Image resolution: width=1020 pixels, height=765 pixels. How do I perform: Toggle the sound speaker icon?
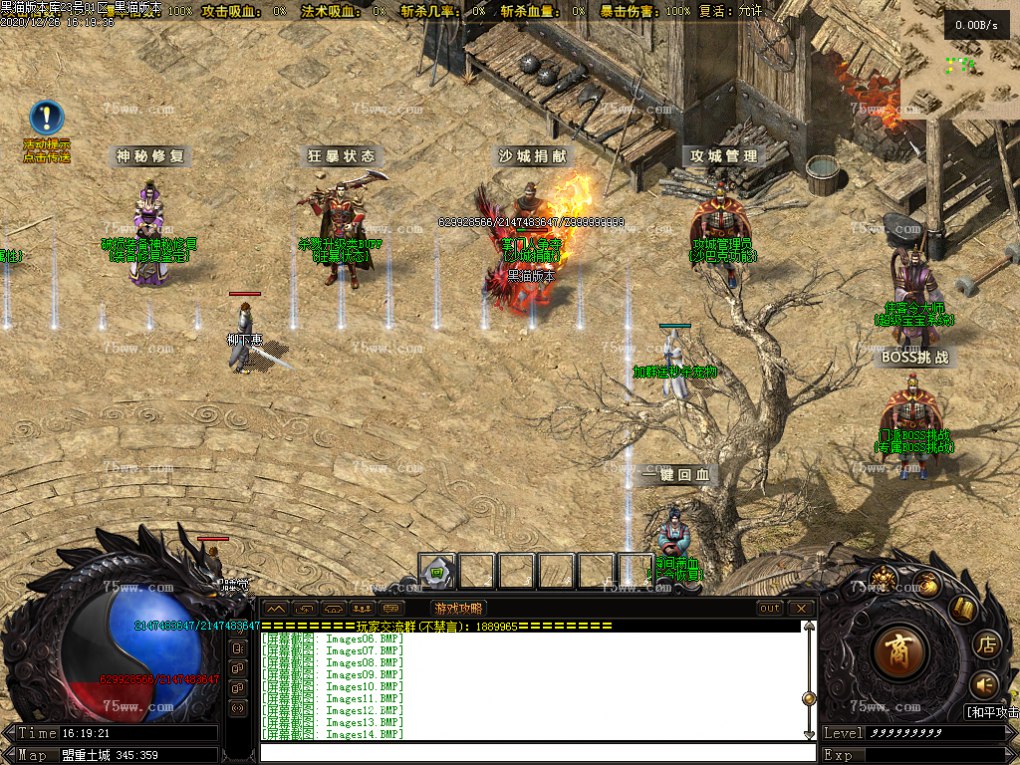(x=984, y=684)
